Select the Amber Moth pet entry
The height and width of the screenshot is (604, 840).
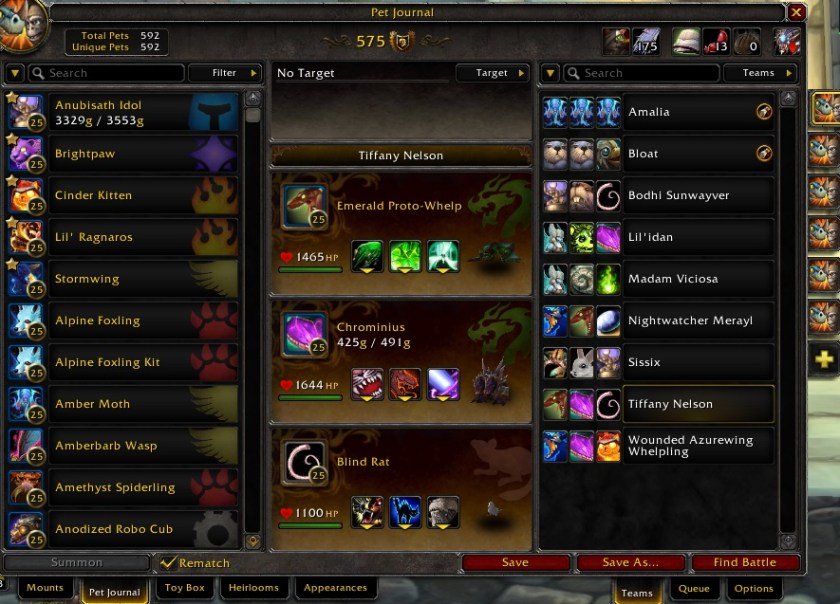123,404
